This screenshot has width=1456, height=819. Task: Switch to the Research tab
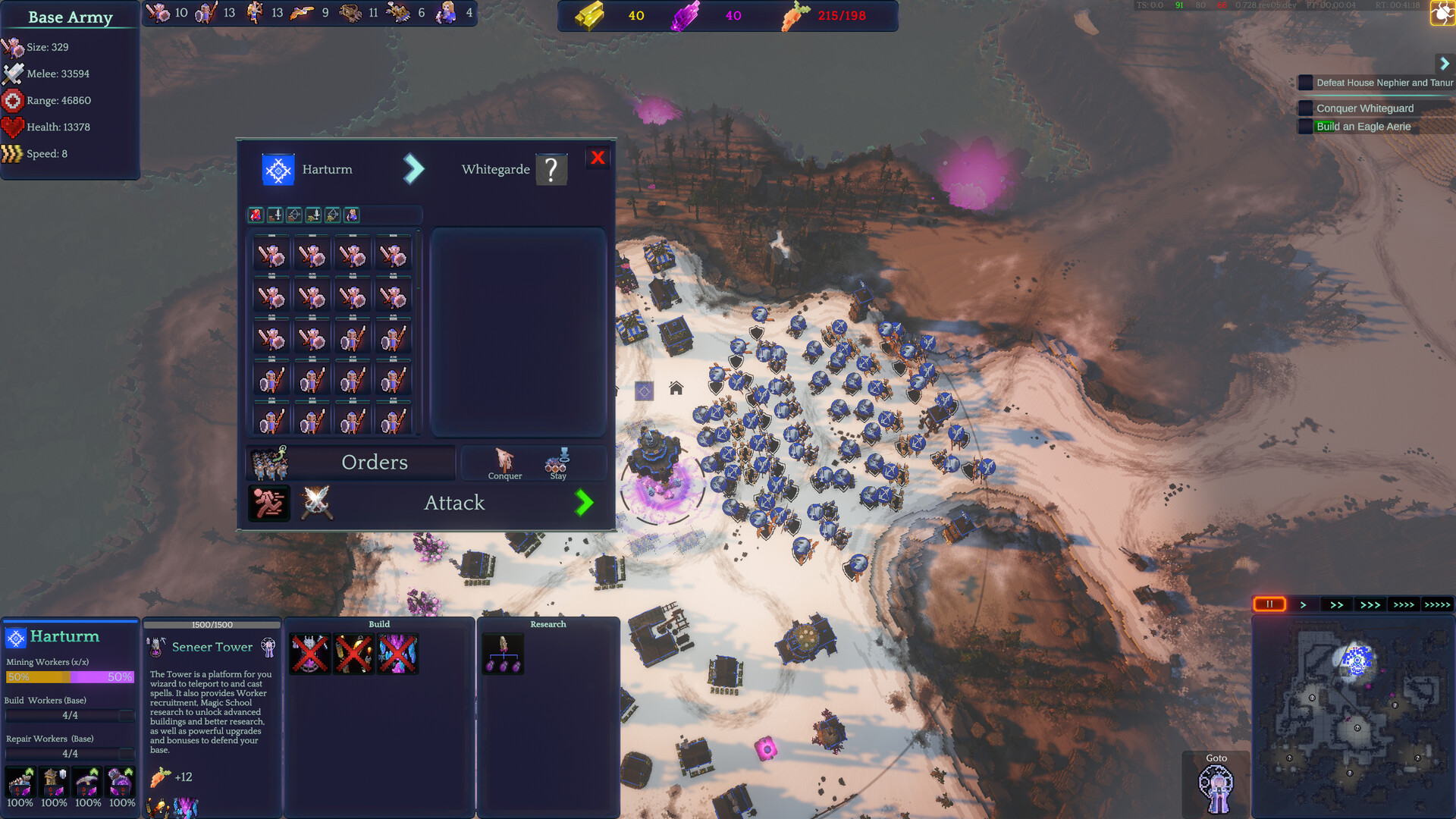(x=548, y=624)
